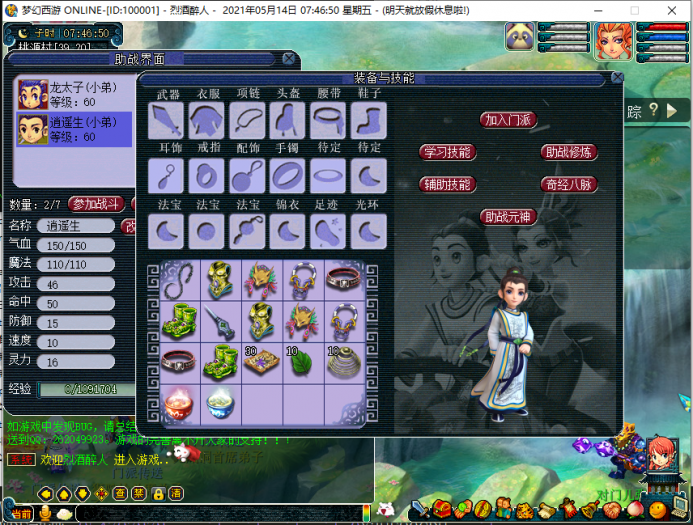
Task: Pick the green leaf item stack
Action: click(x=301, y=363)
